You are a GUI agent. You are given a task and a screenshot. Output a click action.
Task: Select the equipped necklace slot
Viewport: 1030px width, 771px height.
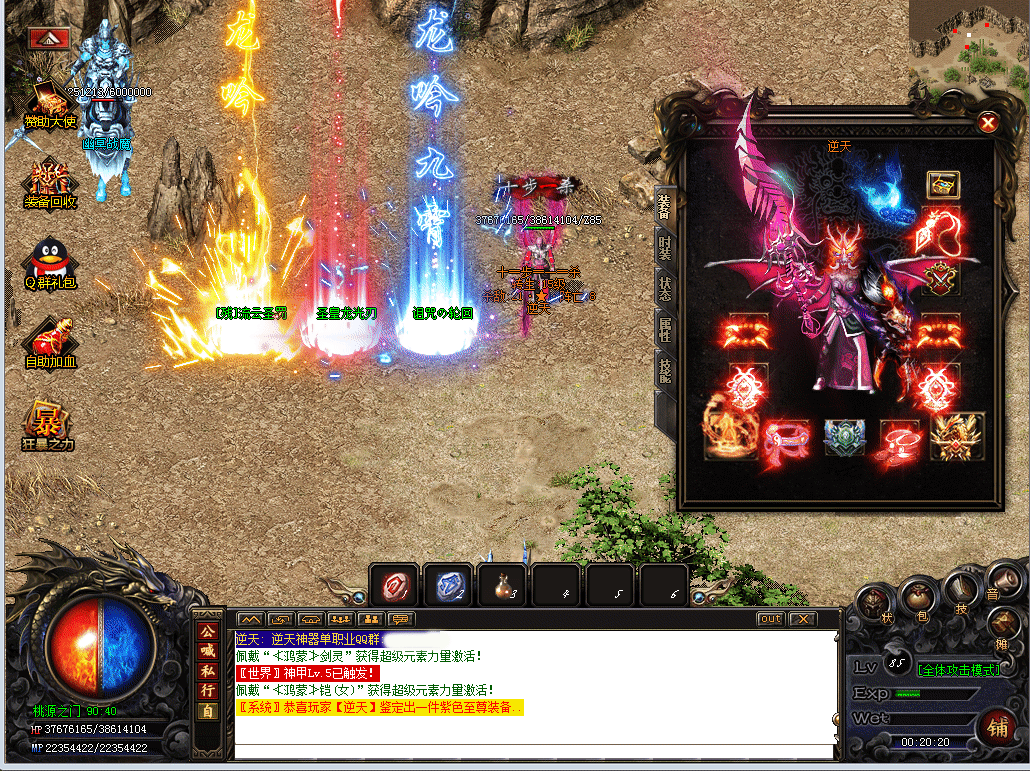[937, 234]
